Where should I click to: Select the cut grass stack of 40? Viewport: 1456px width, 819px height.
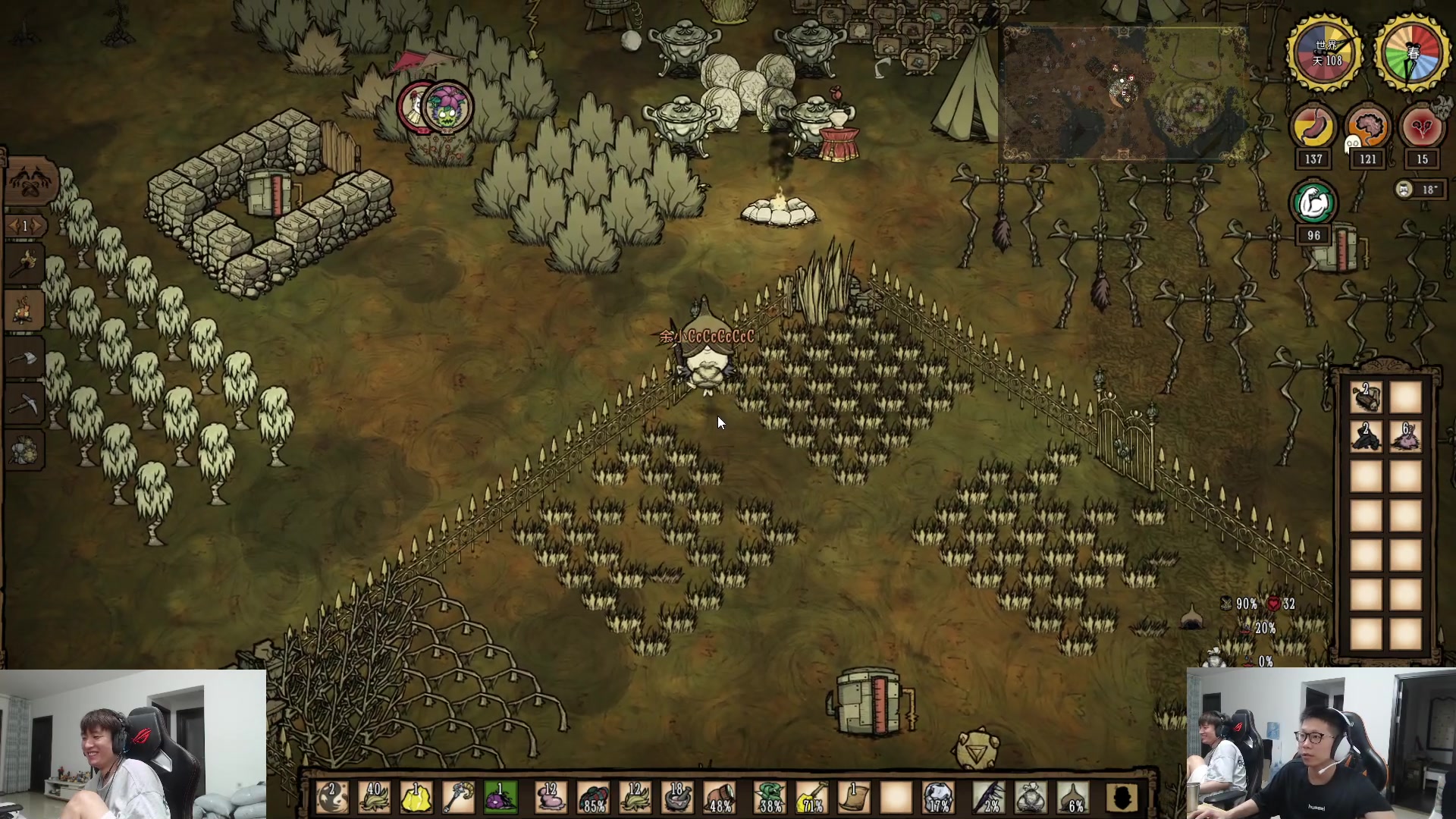[375, 798]
